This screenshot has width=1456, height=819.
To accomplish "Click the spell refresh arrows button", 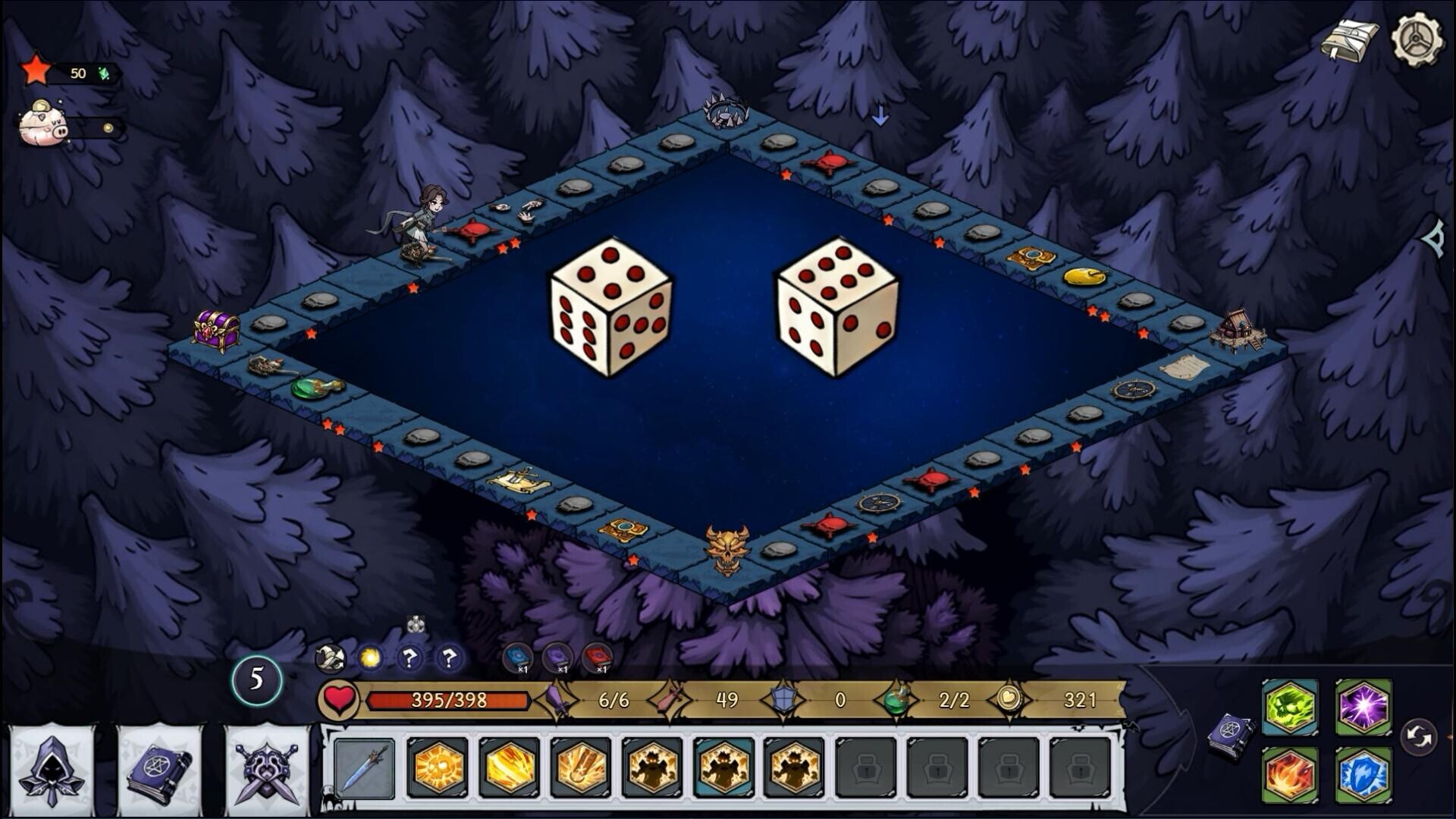I will click(x=1419, y=737).
